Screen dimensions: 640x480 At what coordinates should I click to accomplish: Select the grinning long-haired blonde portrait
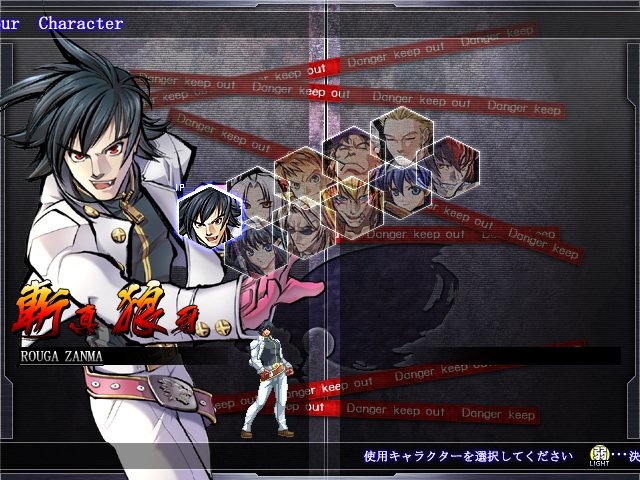(x=352, y=205)
